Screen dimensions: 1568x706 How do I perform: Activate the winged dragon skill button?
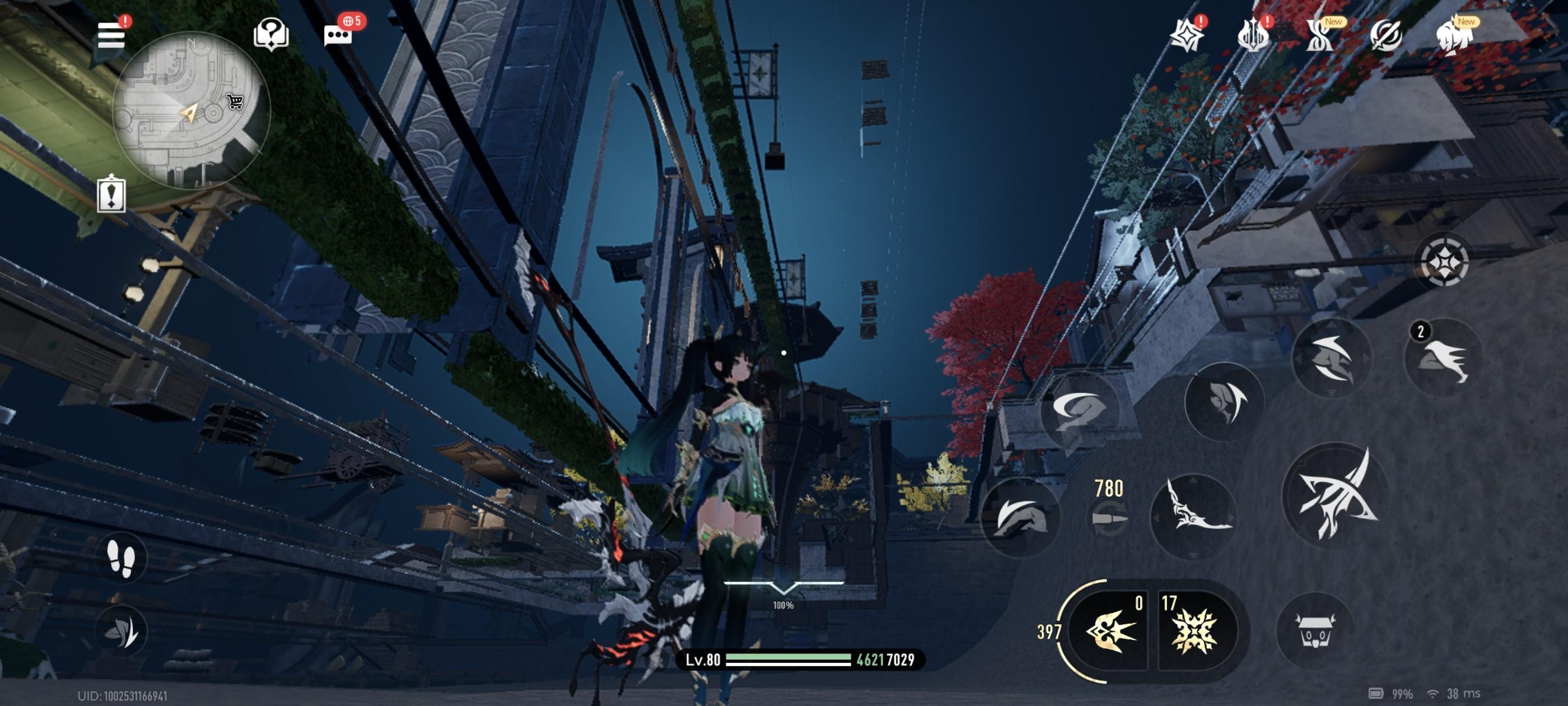tap(1193, 516)
